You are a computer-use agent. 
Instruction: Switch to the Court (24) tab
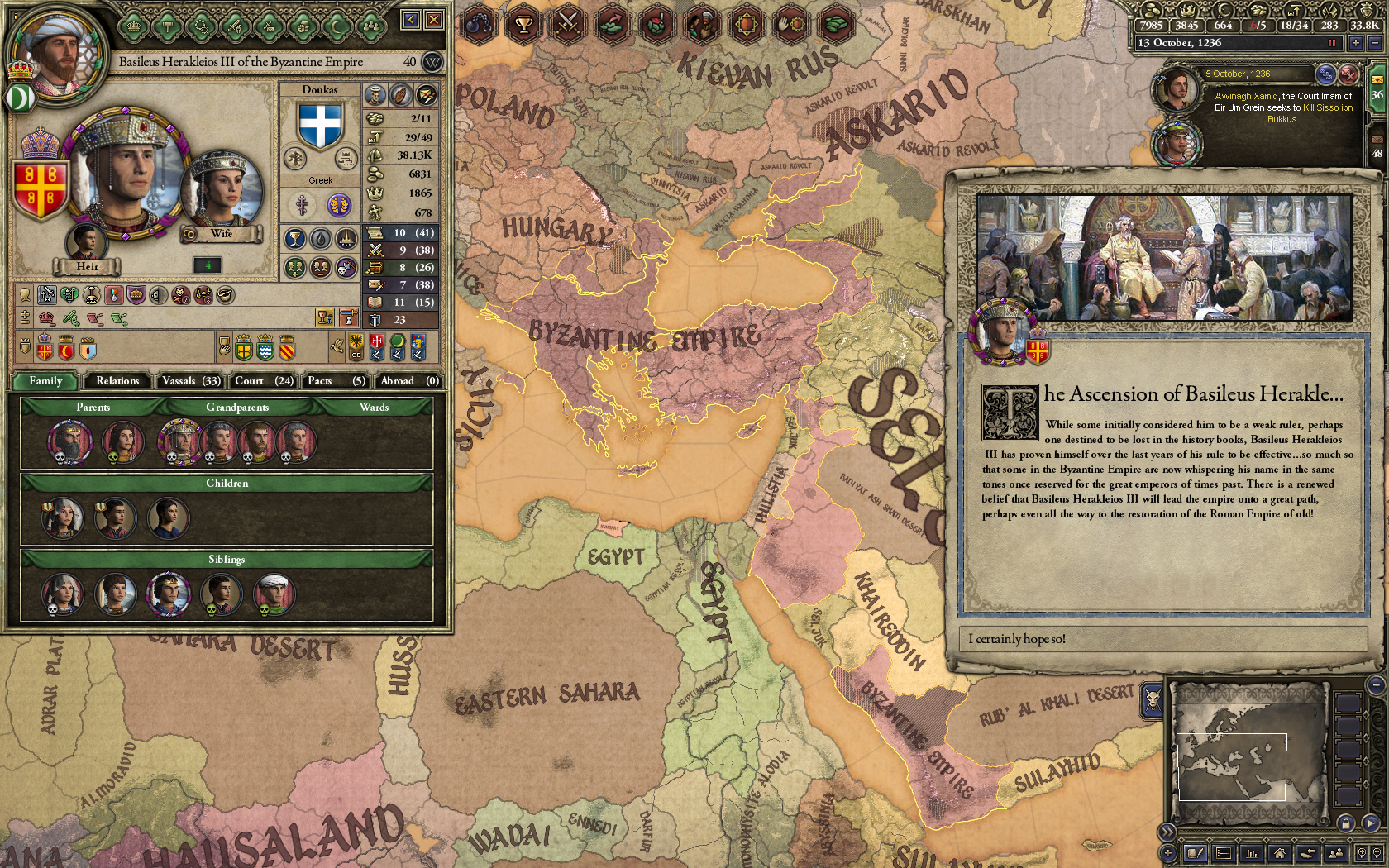coord(262,381)
